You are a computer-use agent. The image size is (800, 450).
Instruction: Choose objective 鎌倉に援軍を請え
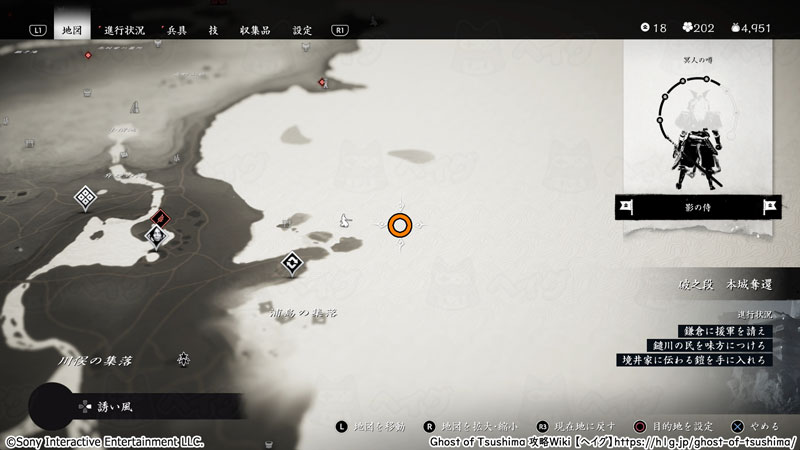(x=723, y=329)
